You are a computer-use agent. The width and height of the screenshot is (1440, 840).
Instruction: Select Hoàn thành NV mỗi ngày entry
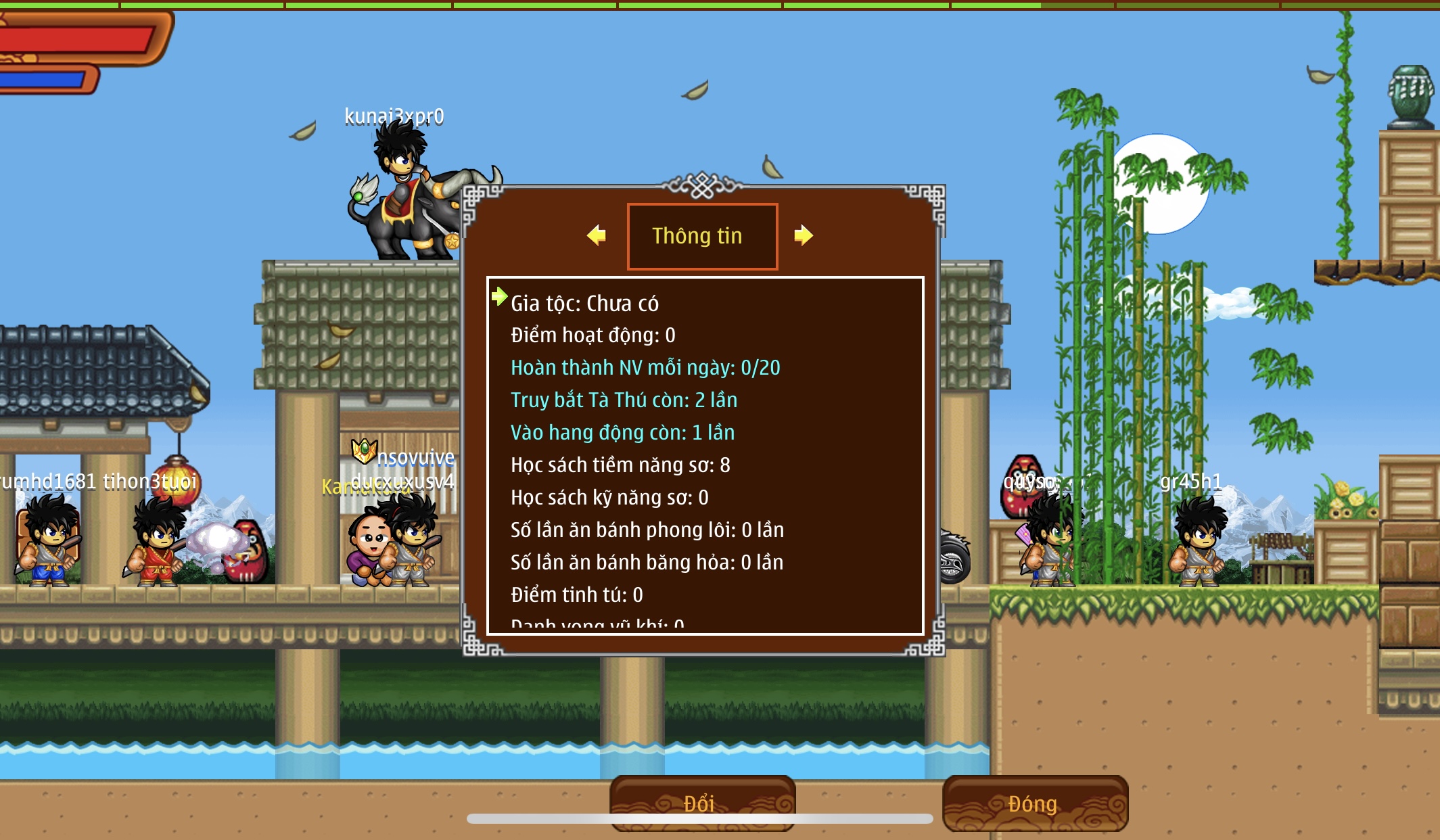645,368
